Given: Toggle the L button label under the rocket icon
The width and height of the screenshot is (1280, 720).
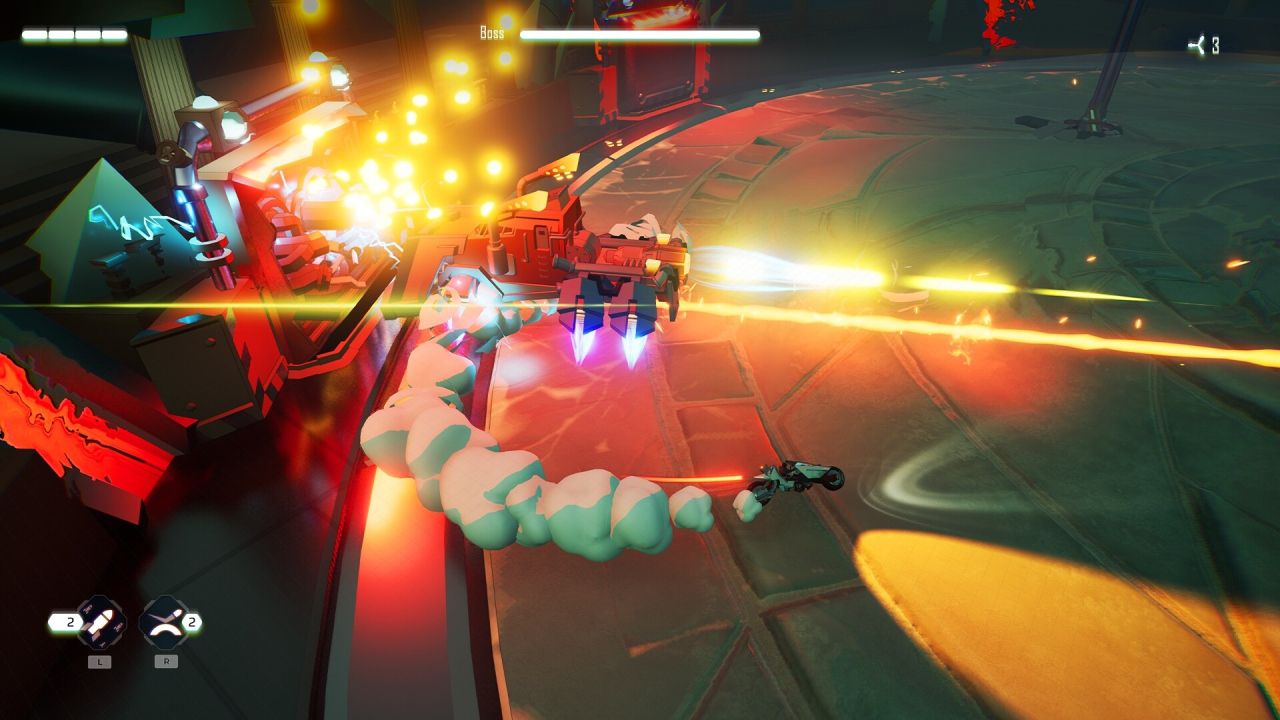Looking at the screenshot, I should coord(98,660).
